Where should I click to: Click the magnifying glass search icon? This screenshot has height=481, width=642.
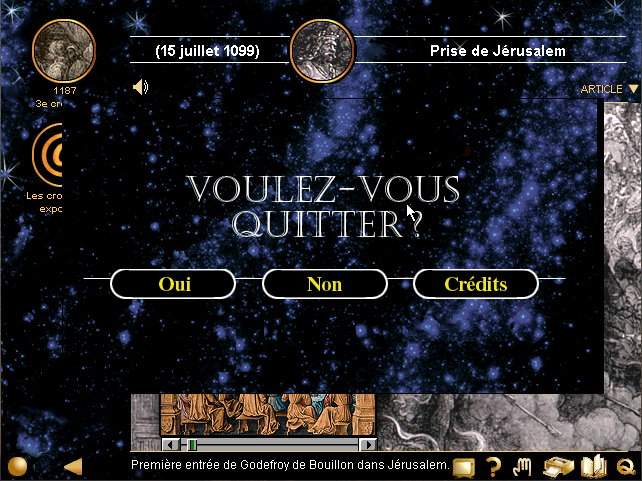pos(627,466)
